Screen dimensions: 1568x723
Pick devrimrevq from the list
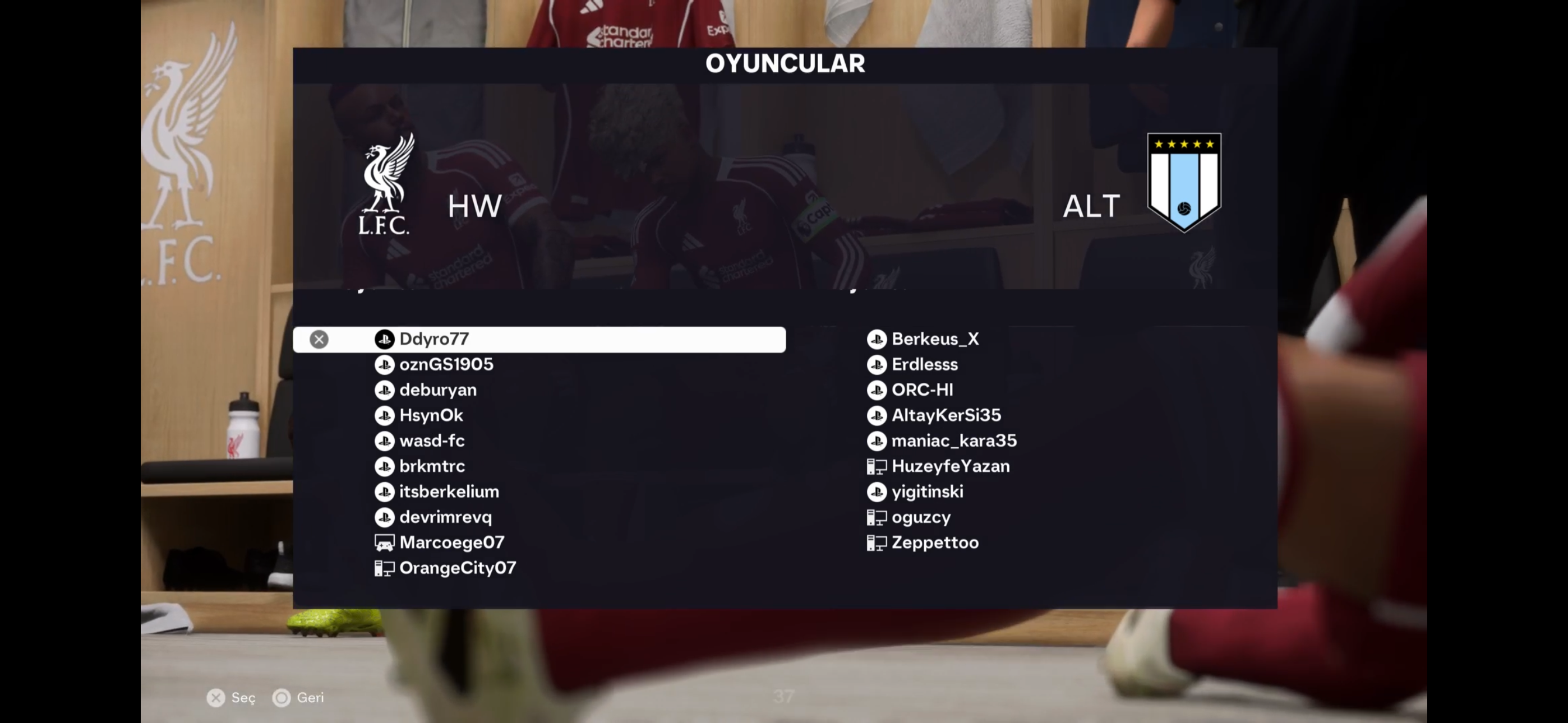pos(445,517)
